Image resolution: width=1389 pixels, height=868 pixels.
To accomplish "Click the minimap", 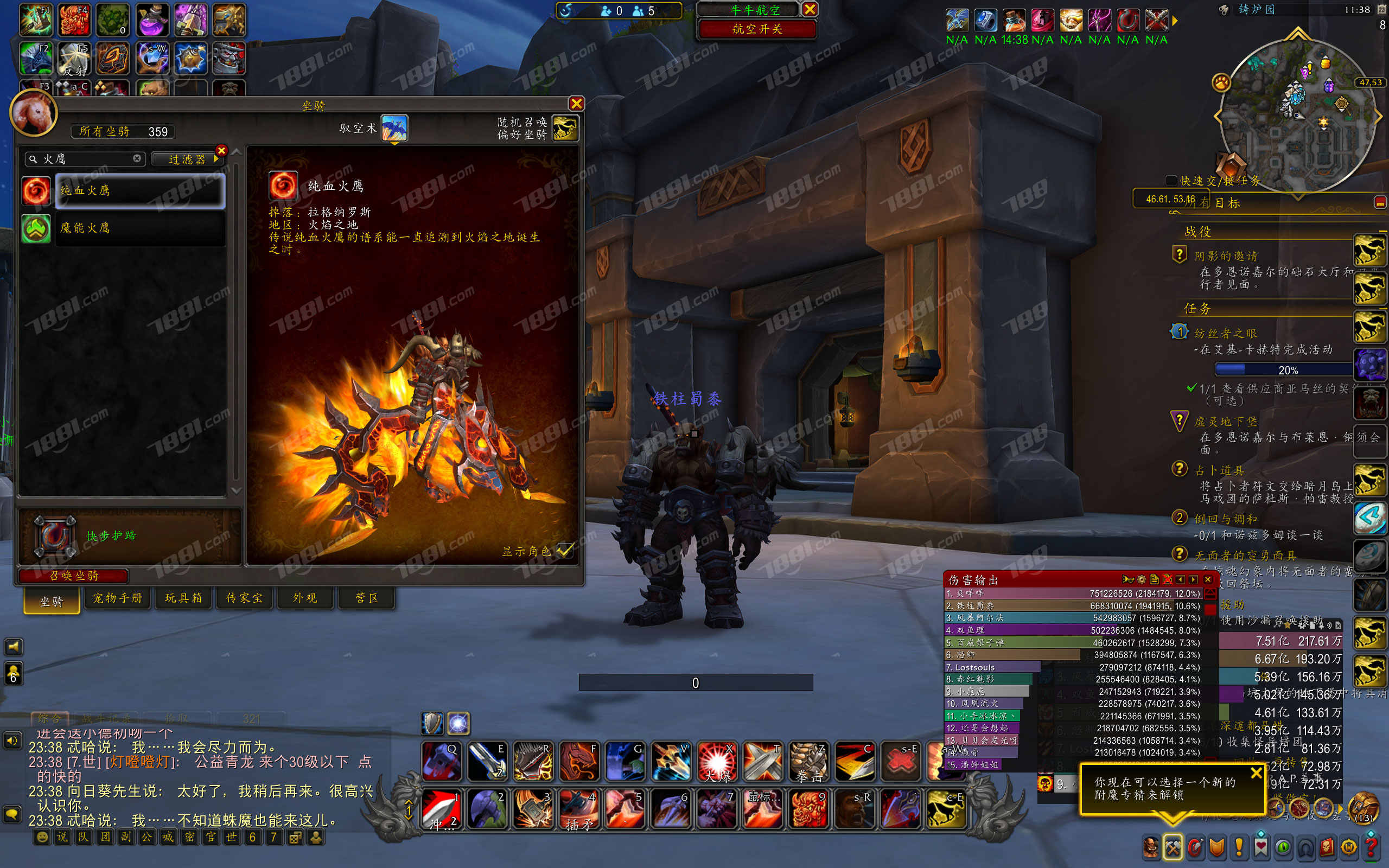I will (x=1297, y=115).
